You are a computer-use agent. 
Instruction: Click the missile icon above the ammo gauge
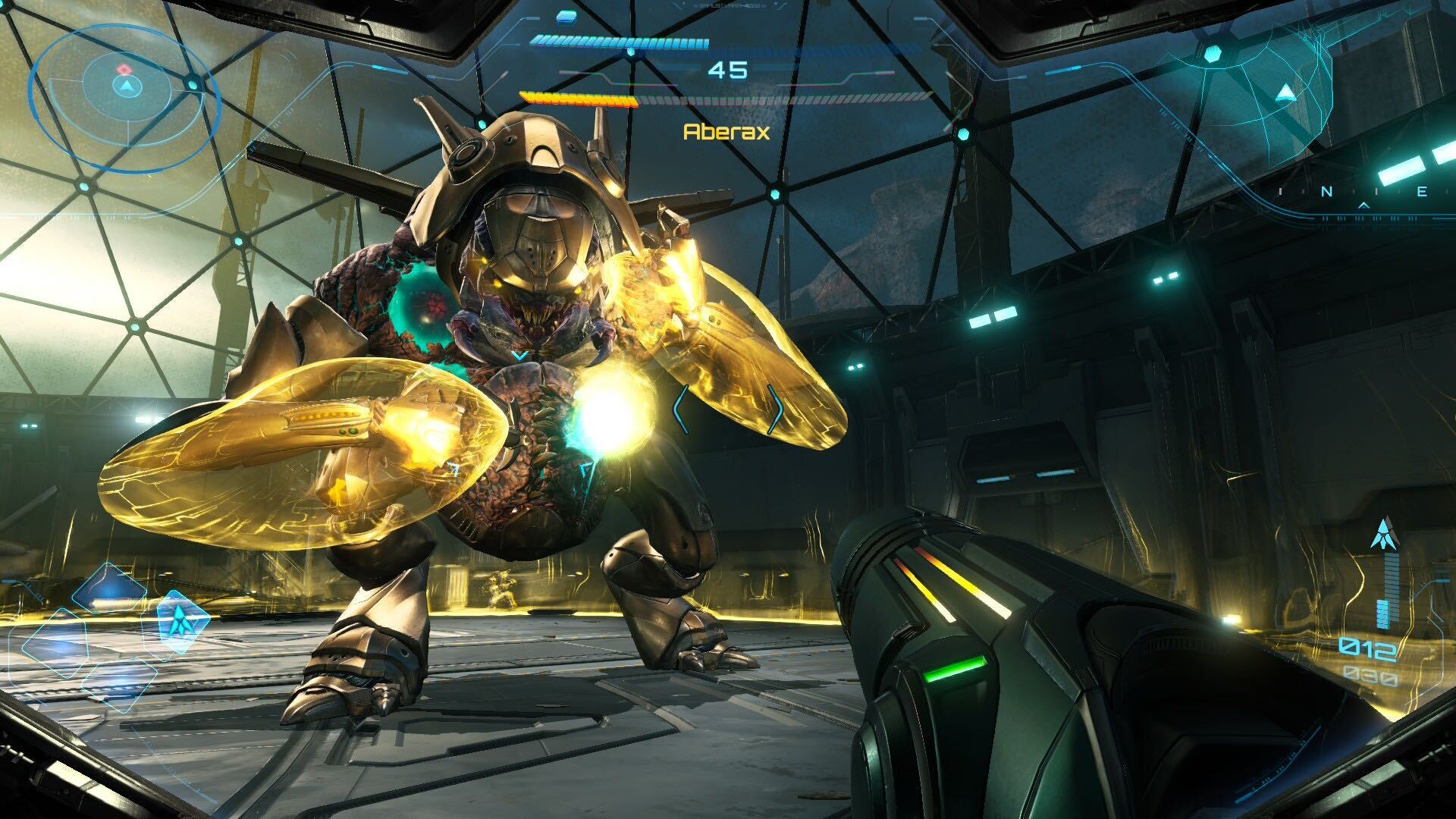pos(1386,533)
